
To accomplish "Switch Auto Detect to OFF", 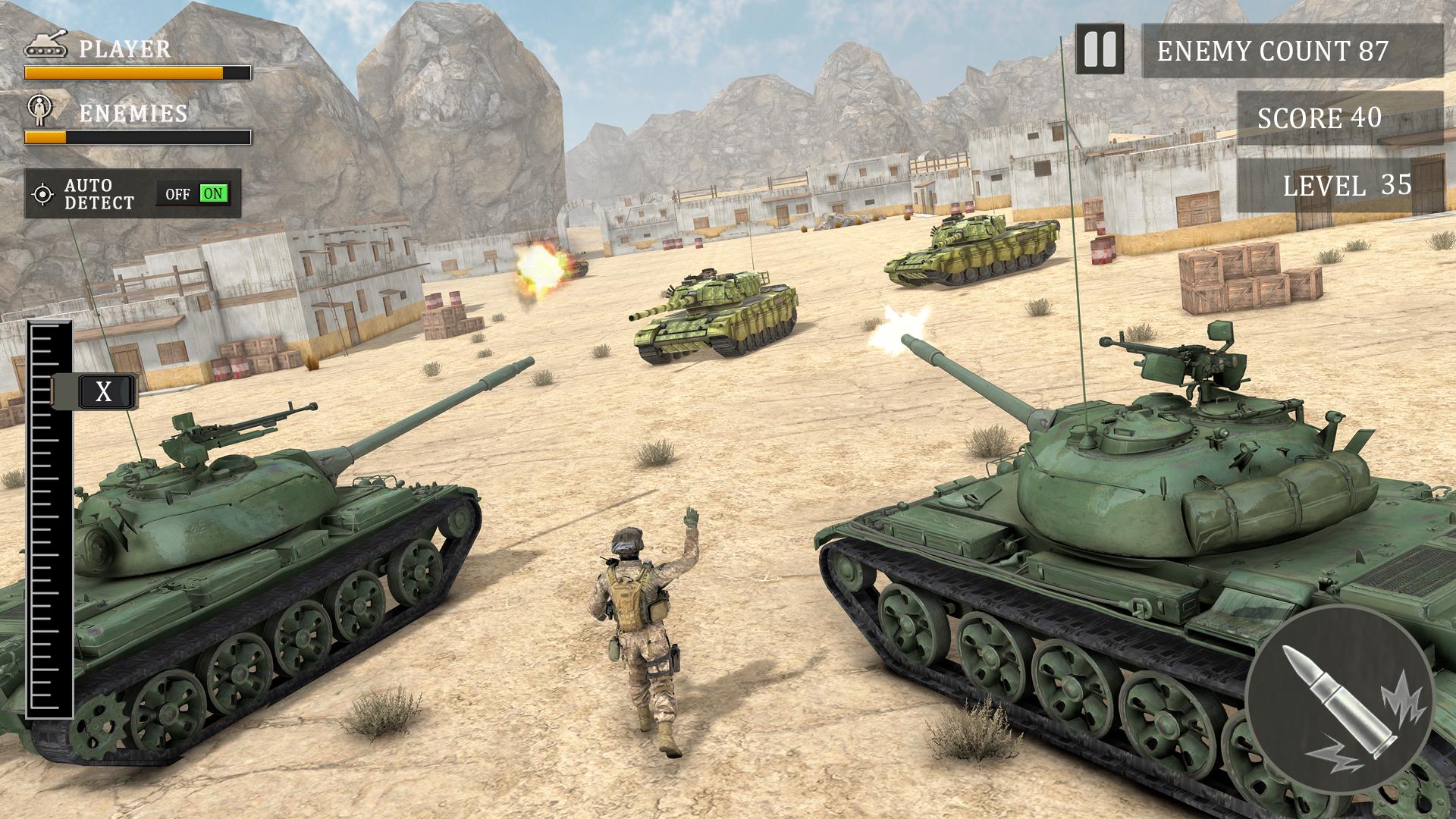I will click(177, 194).
